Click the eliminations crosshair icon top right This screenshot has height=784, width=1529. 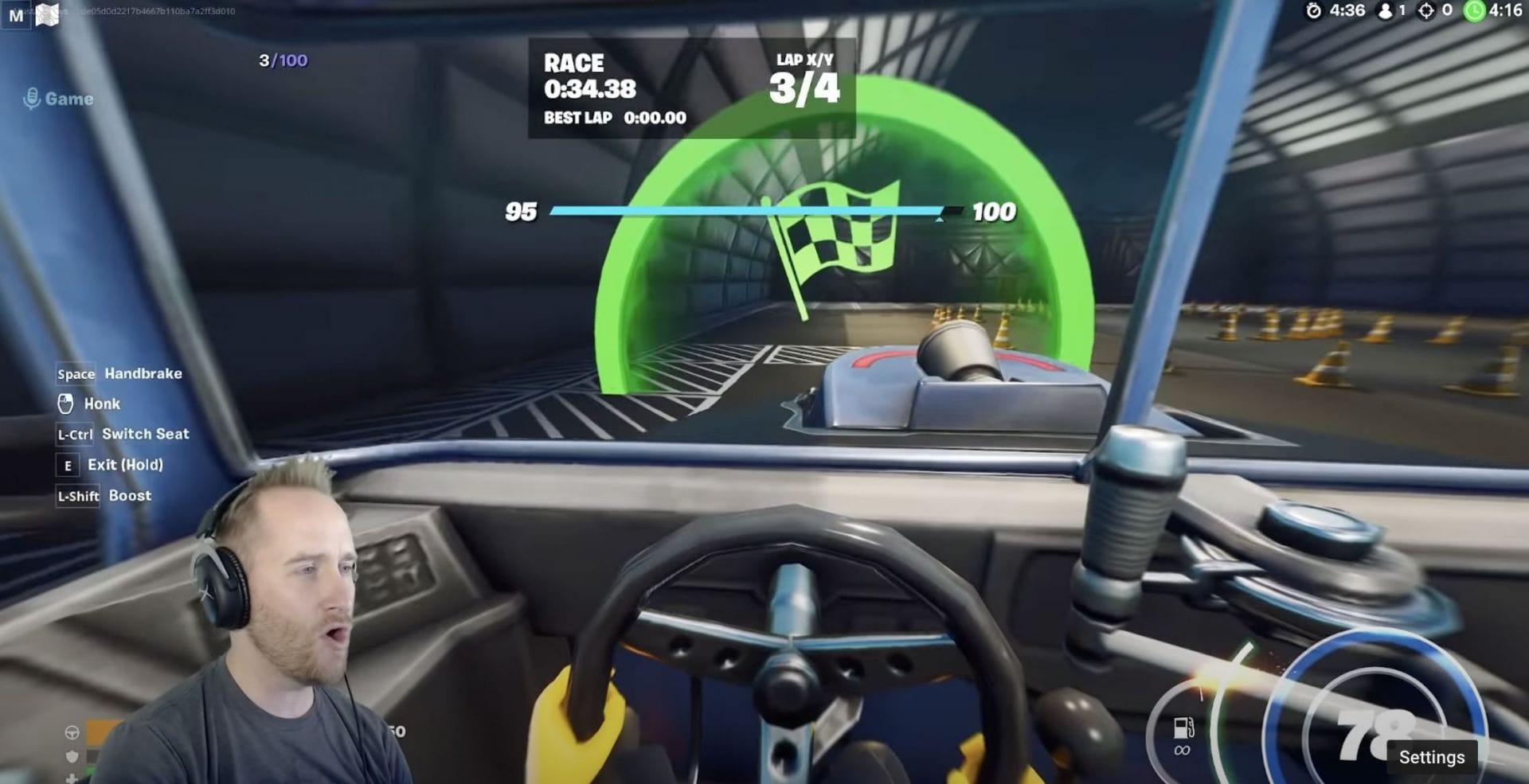tap(1428, 11)
